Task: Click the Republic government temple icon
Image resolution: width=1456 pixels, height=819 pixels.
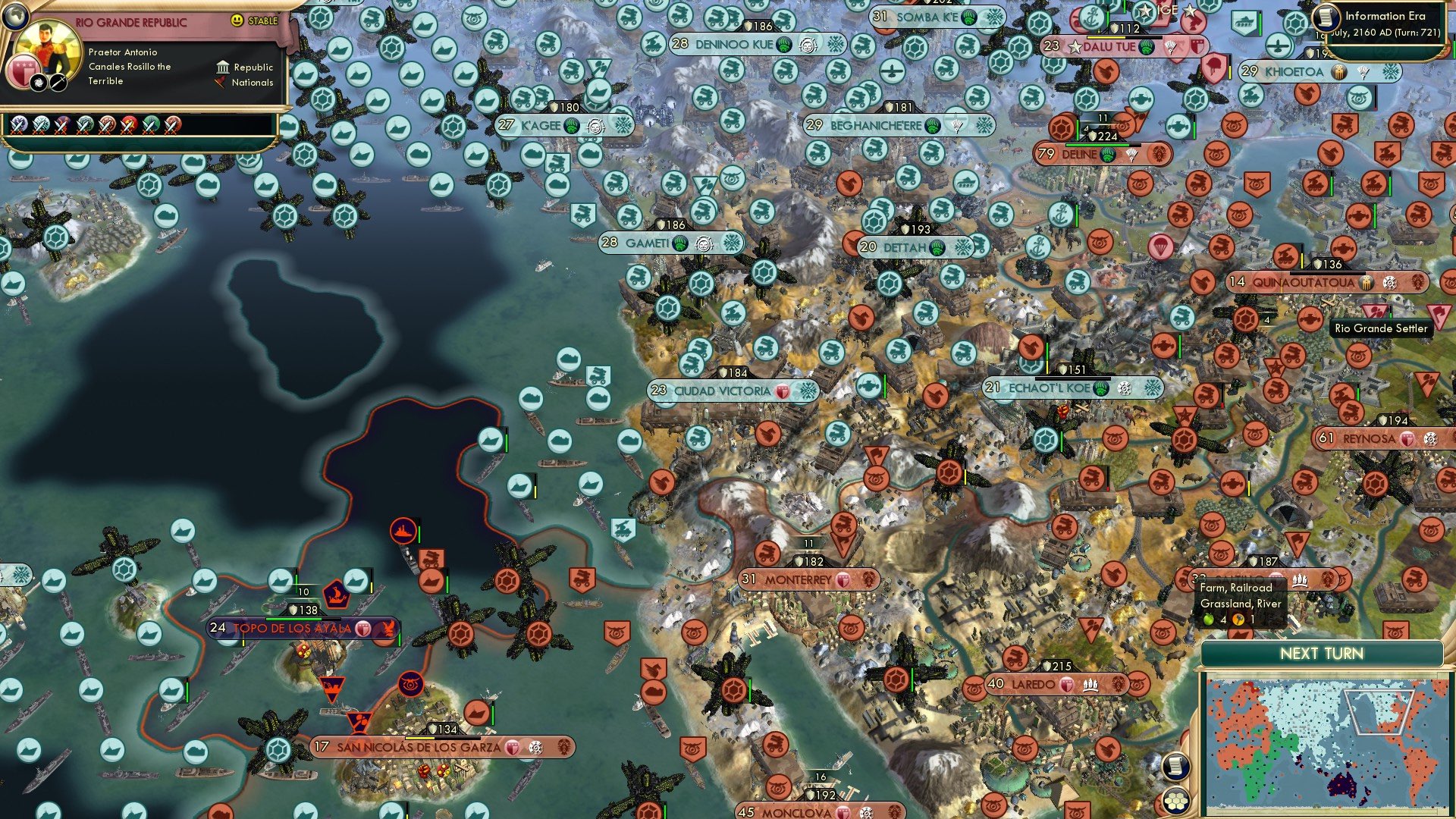Action: [223, 67]
